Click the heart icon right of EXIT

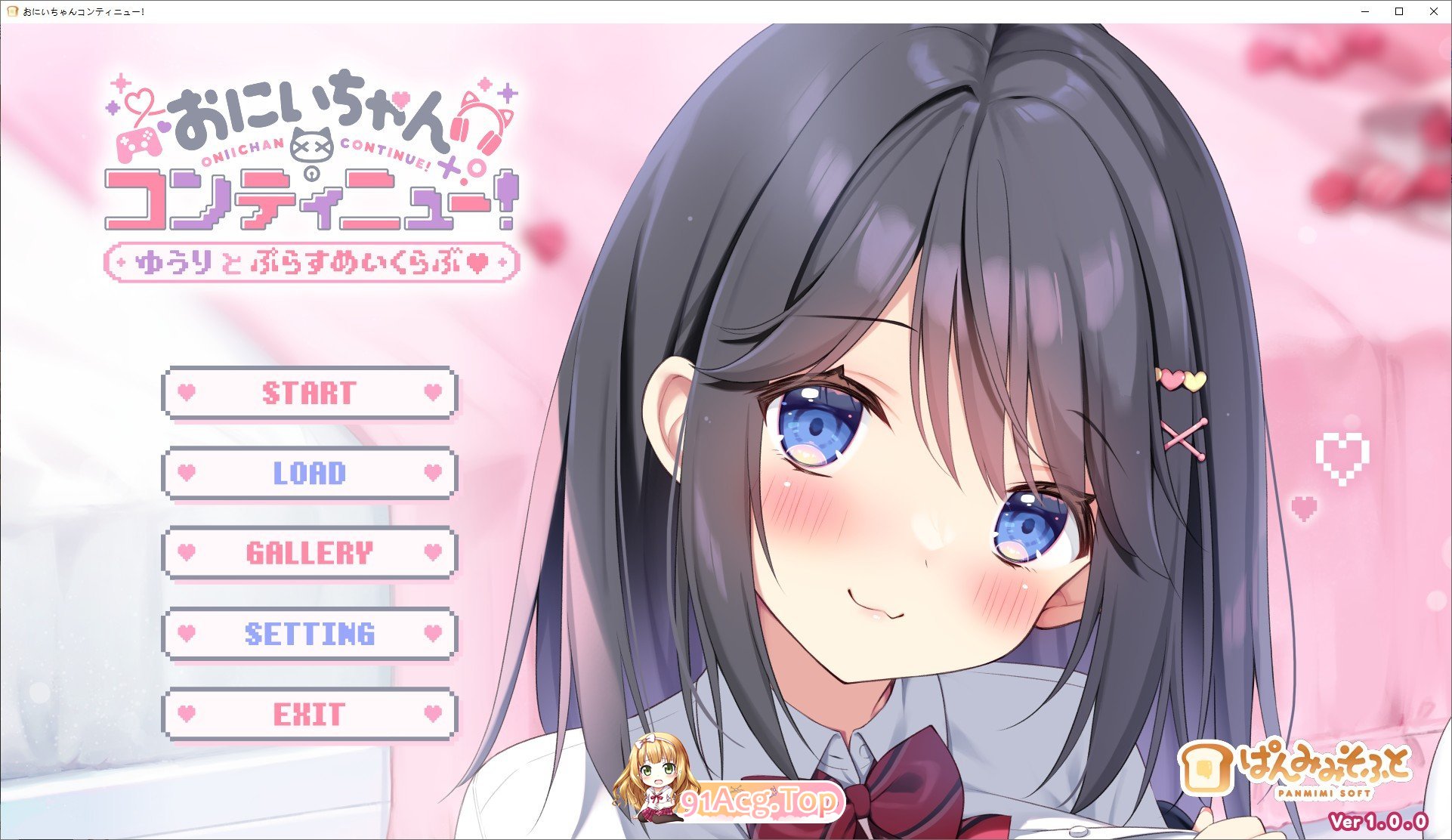432,712
